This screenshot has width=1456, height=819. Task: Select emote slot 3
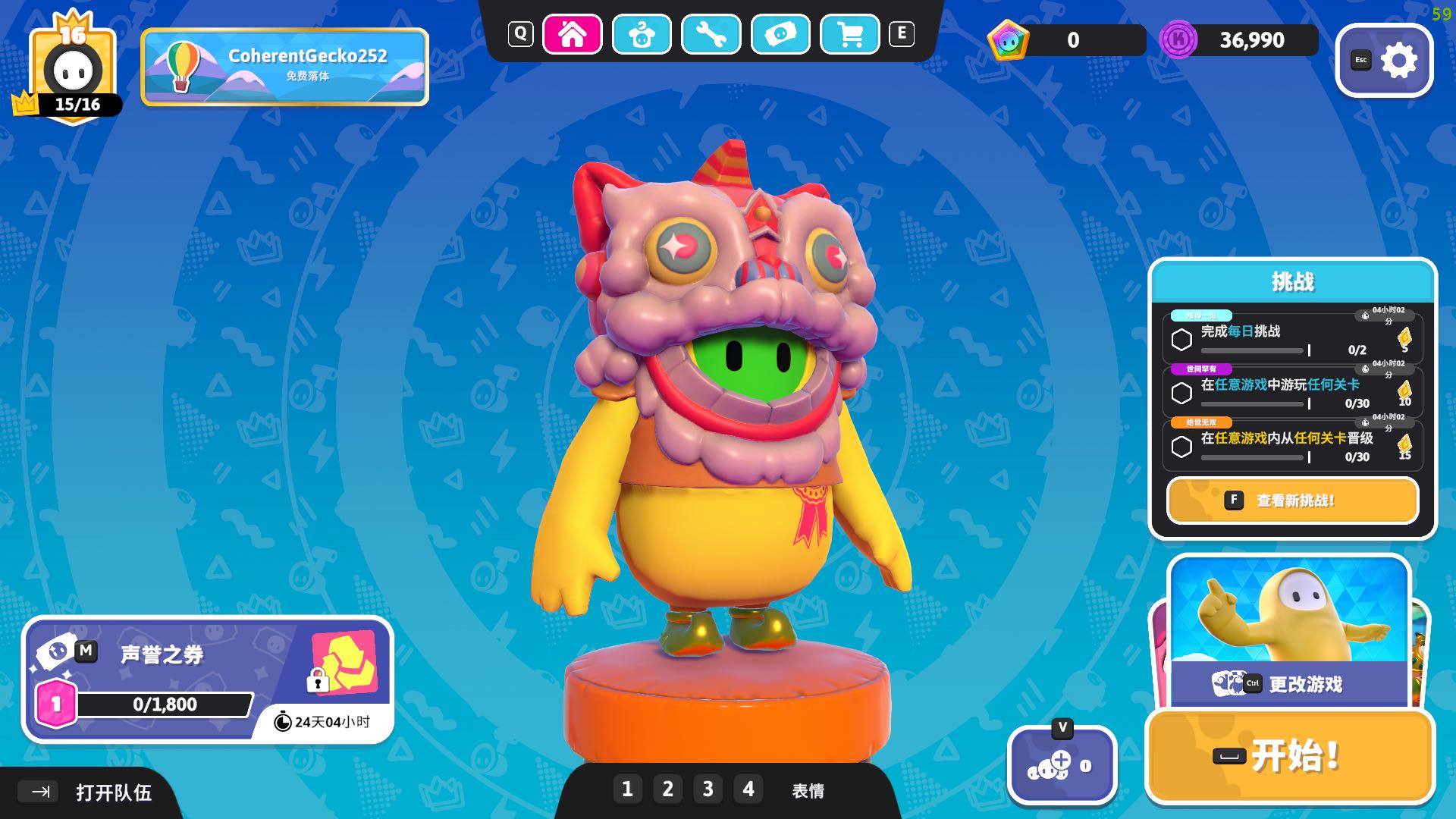(x=708, y=789)
